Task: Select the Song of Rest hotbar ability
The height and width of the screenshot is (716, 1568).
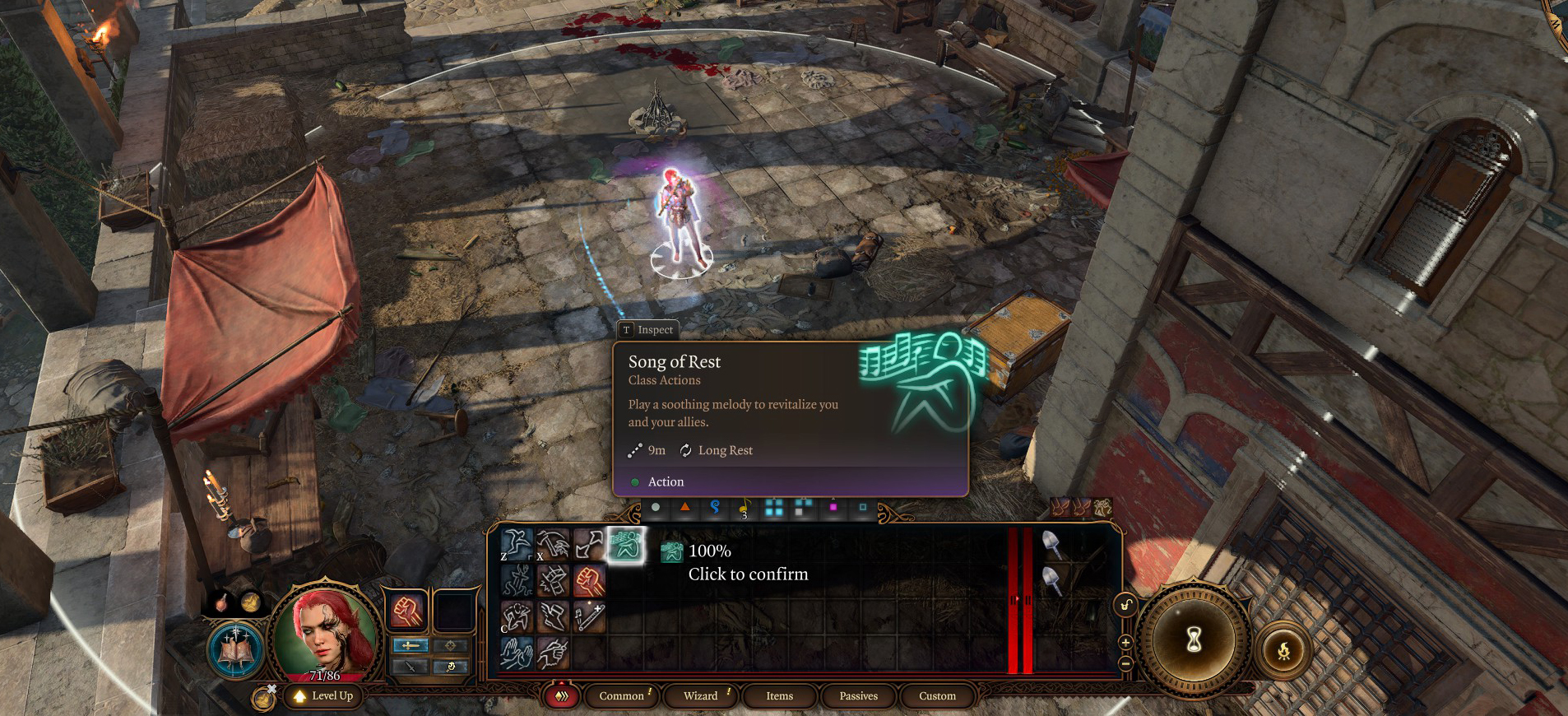Action: pos(625,545)
